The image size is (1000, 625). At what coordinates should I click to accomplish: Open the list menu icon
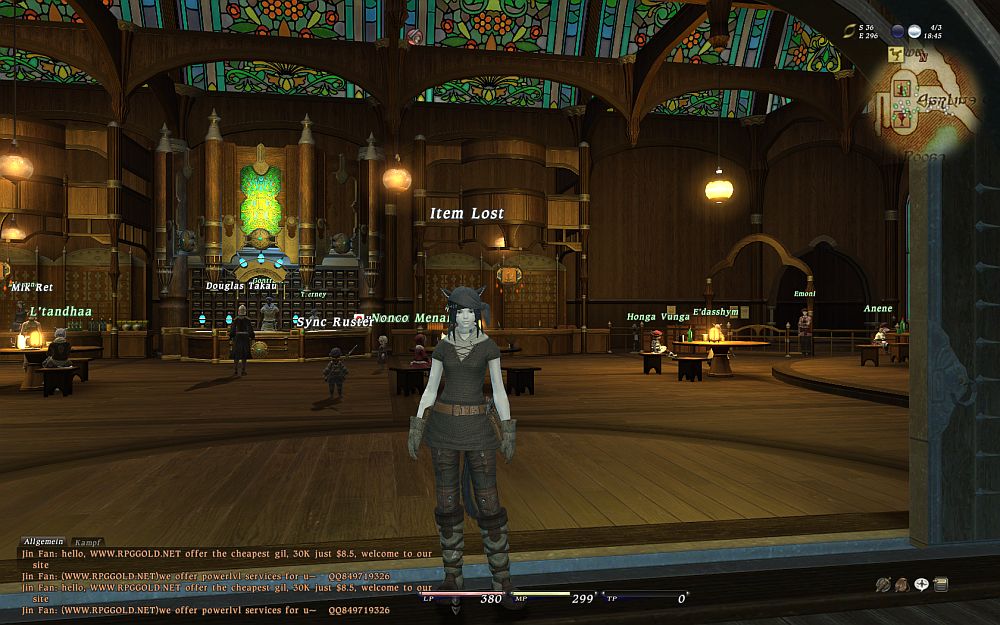[940, 585]
